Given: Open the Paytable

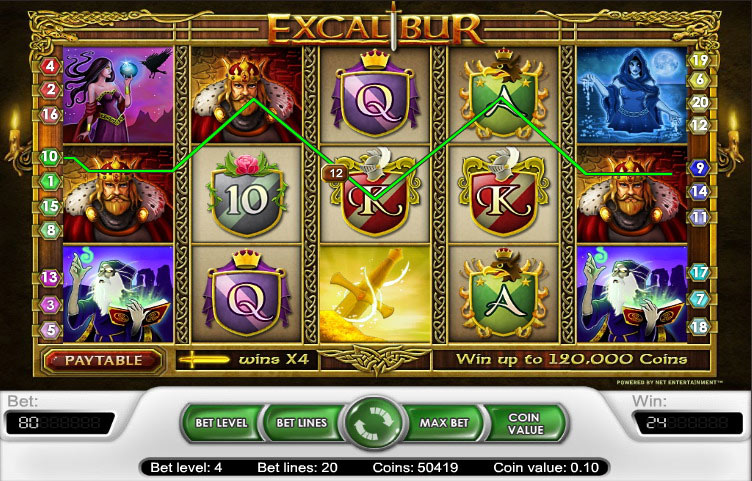Looking at the screenshot, I should click(x=102, y=359).
